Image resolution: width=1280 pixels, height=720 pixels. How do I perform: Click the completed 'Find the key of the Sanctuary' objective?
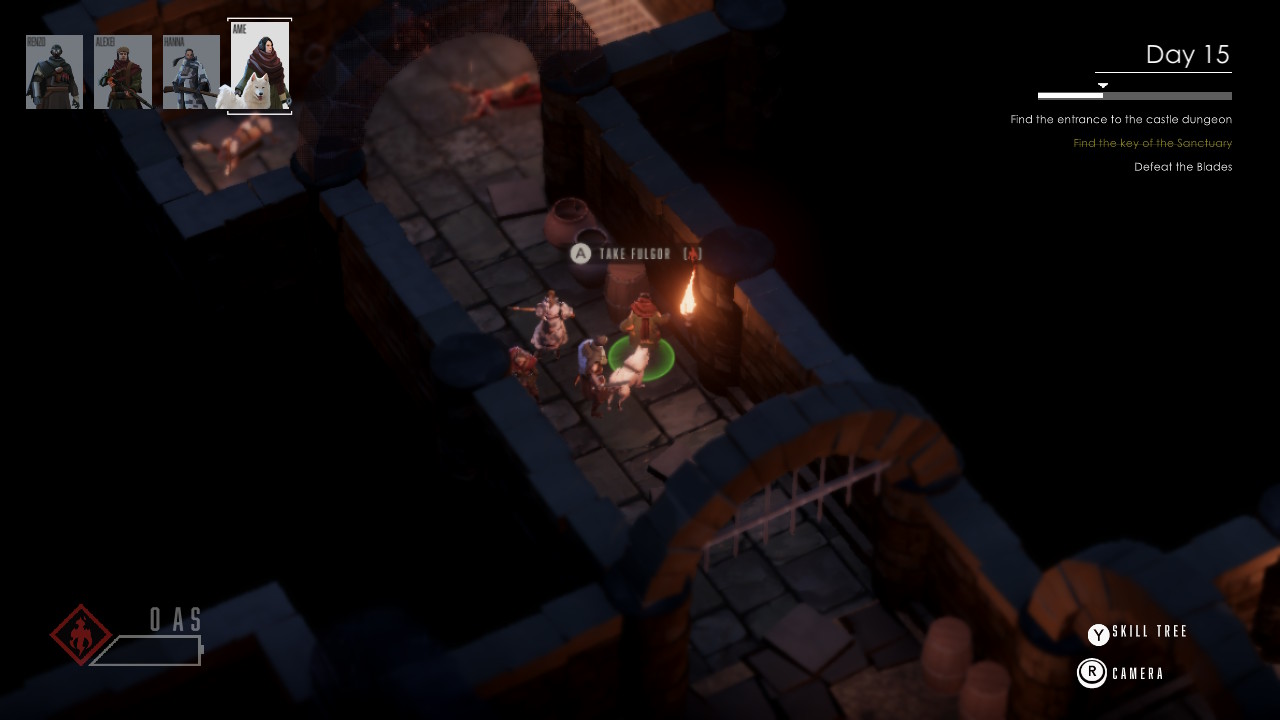[x=1152, y=143]
